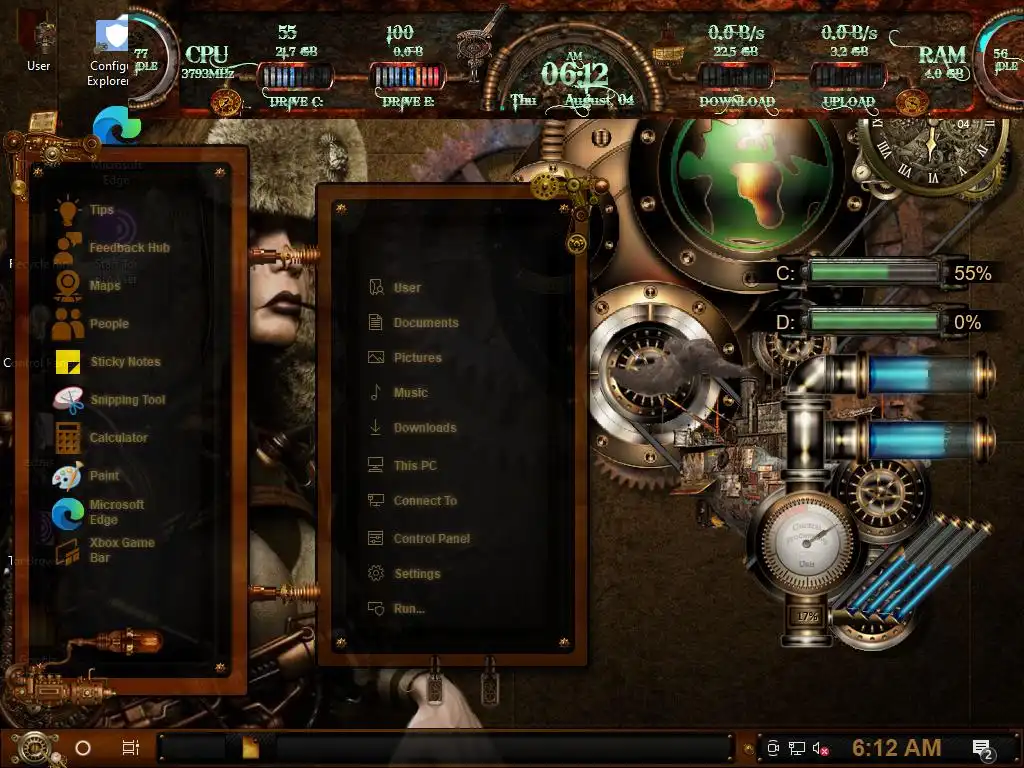Open the Music folder entry

[410, 393]
